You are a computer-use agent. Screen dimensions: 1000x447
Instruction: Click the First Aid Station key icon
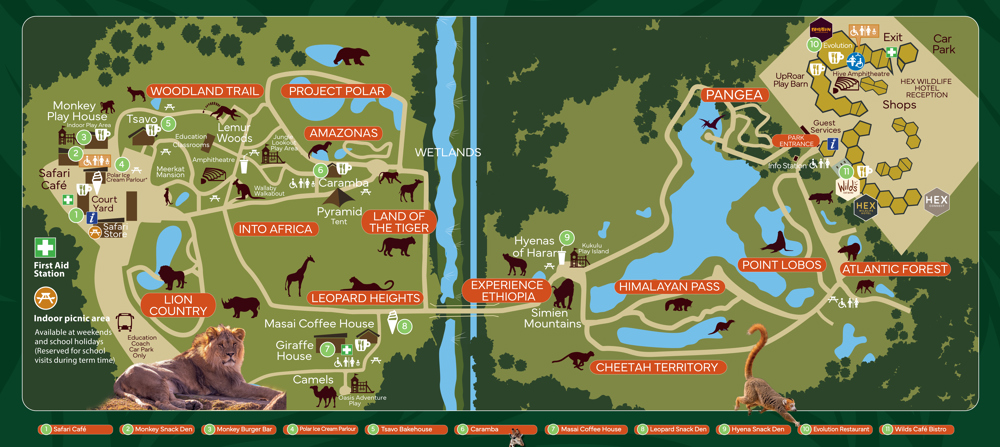[x=46, y=247]
